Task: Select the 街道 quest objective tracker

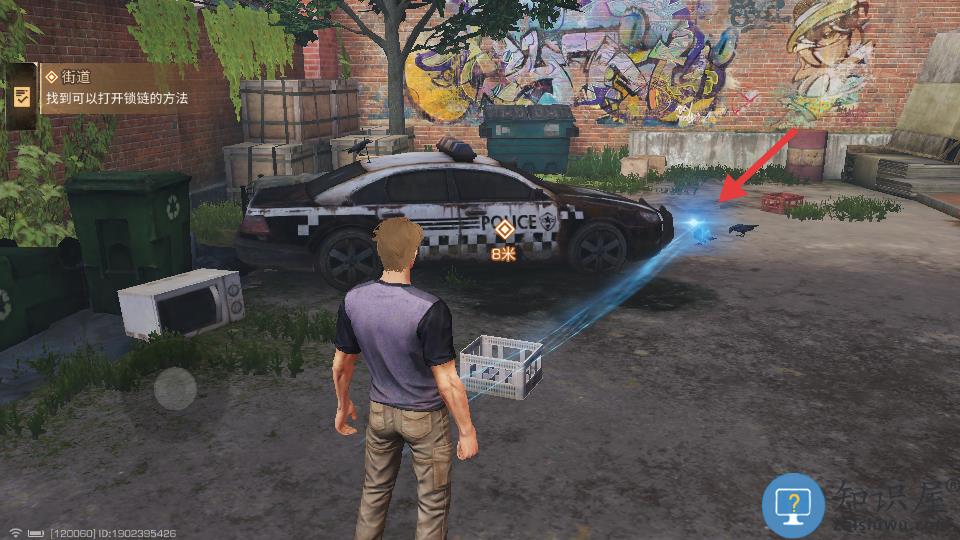Action: [x=116, y=88]
